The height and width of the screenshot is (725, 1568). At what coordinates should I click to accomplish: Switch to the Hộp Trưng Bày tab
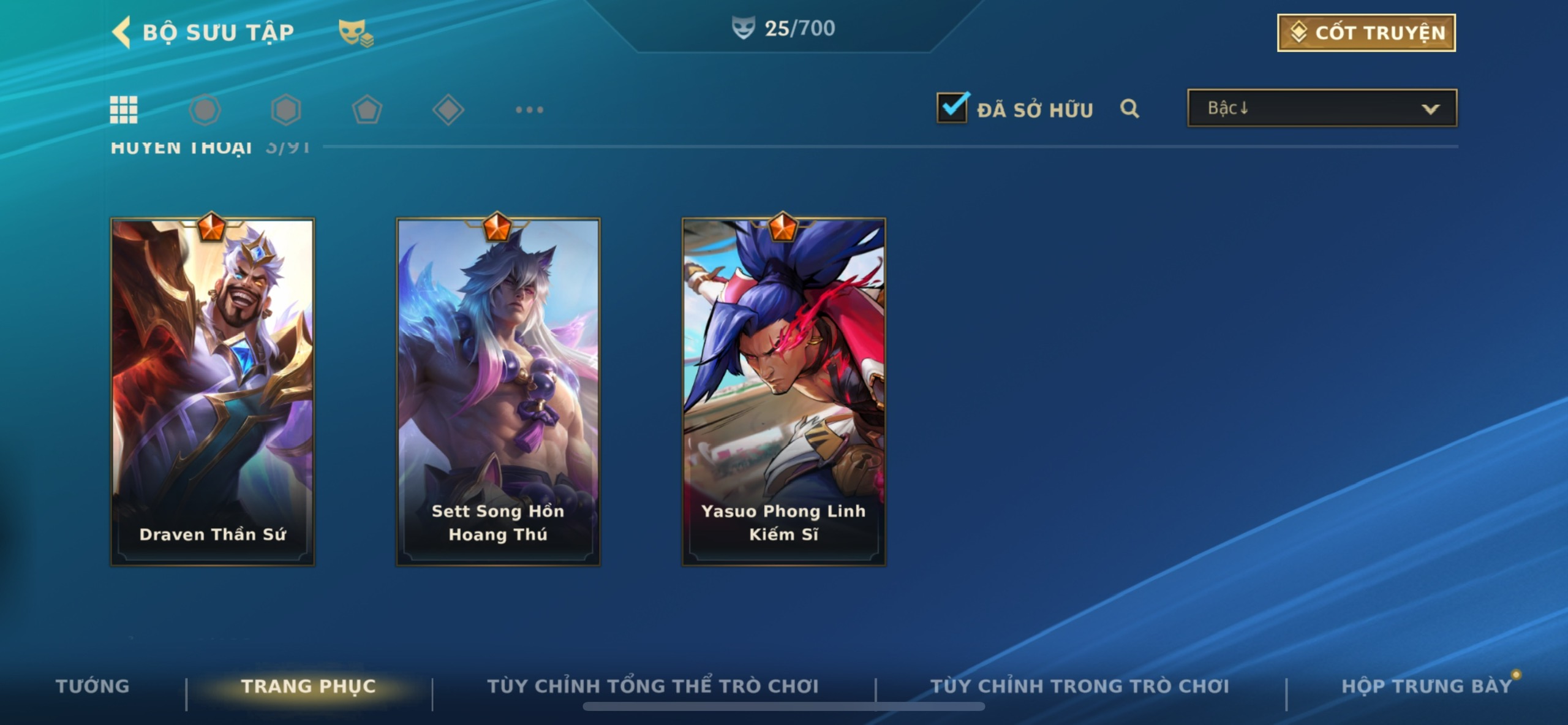[x=1427, y=686]
